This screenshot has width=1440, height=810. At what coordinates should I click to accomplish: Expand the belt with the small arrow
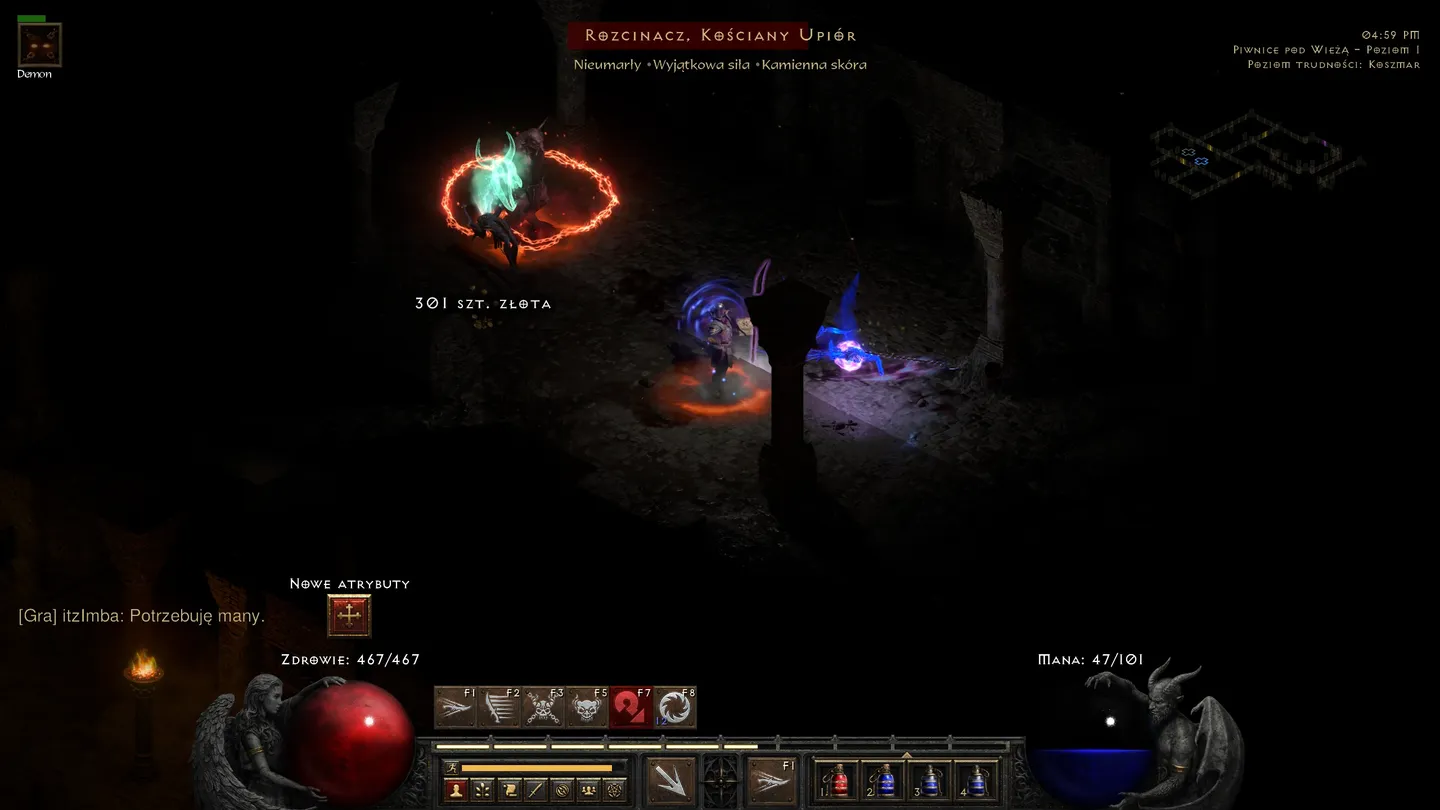pos(906,756)
